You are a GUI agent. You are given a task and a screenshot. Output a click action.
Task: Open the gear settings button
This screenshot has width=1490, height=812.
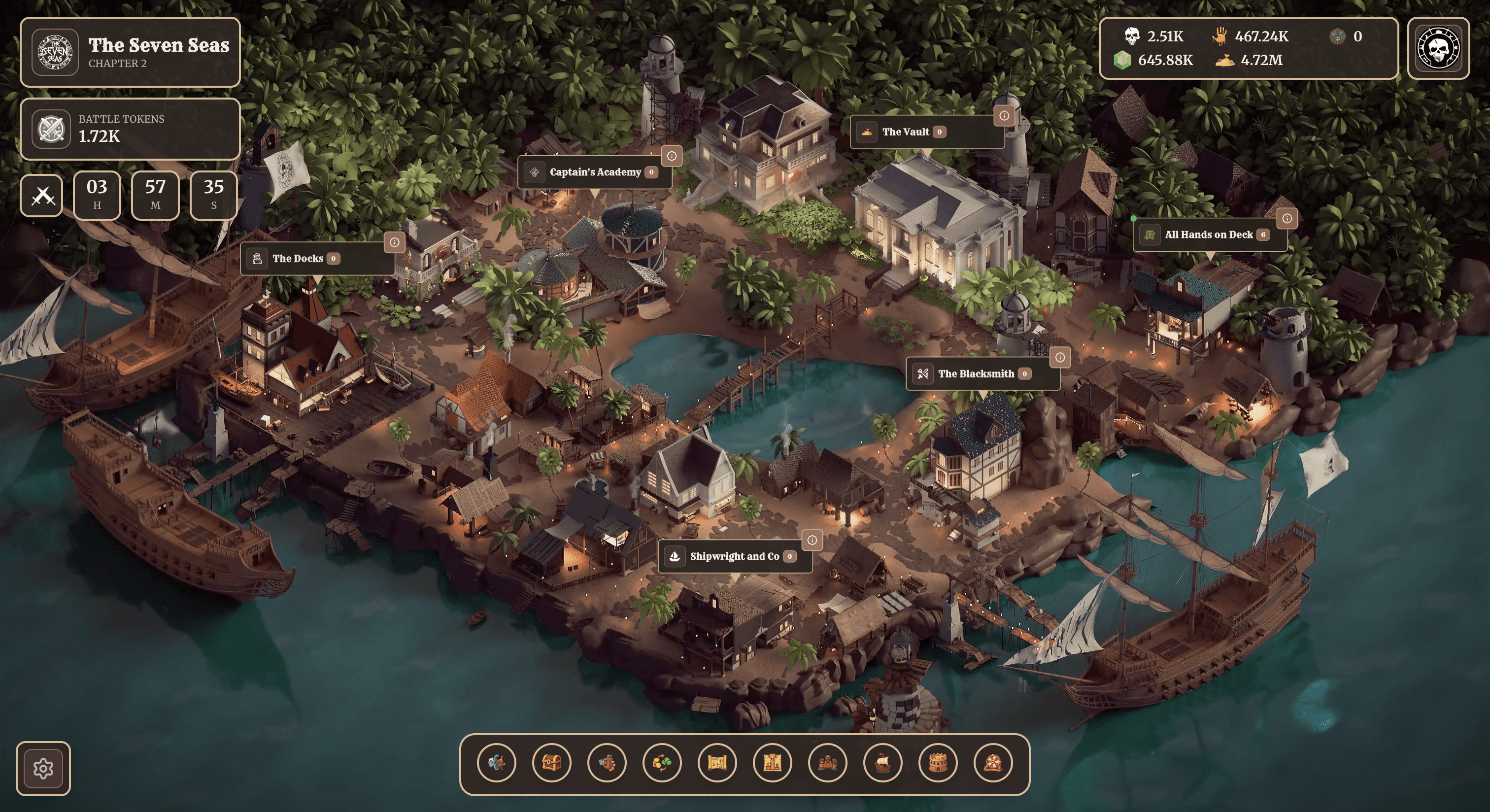(43, 768)
